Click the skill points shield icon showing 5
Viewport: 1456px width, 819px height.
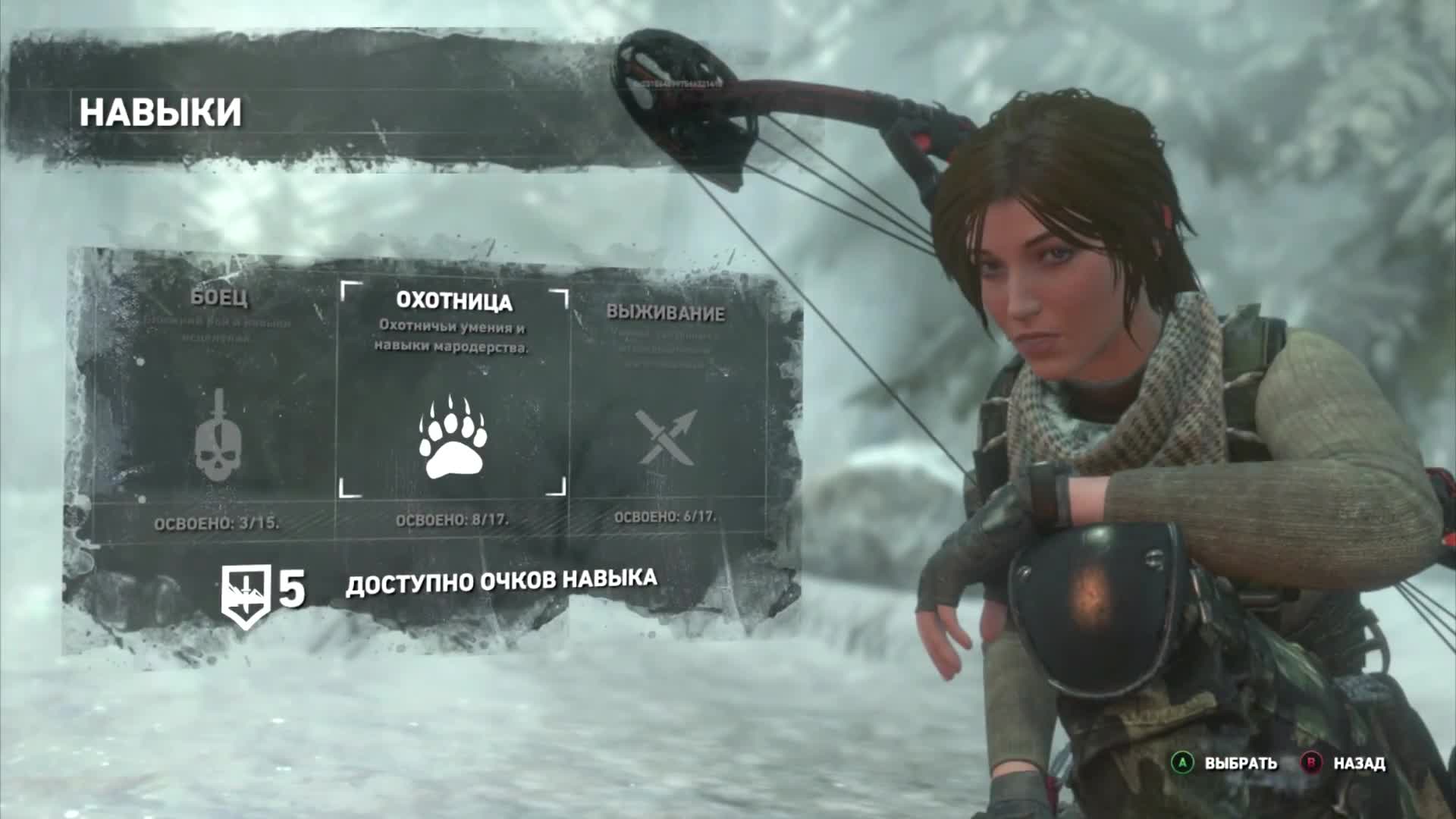(248, 588)
